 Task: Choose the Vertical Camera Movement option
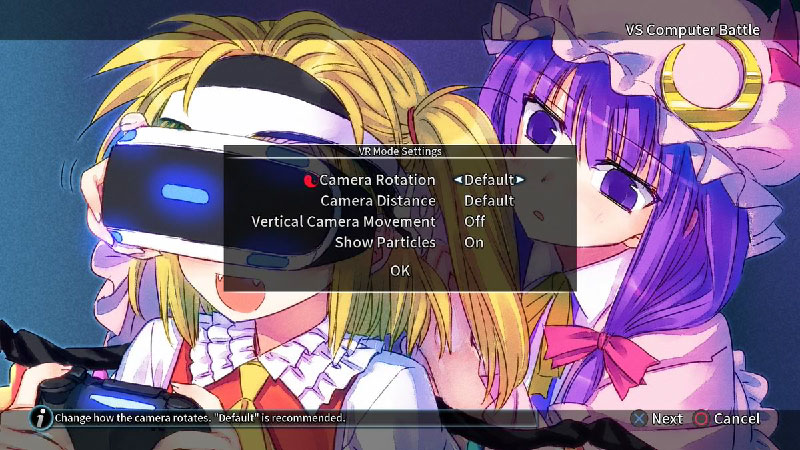(x=343, y=221)
